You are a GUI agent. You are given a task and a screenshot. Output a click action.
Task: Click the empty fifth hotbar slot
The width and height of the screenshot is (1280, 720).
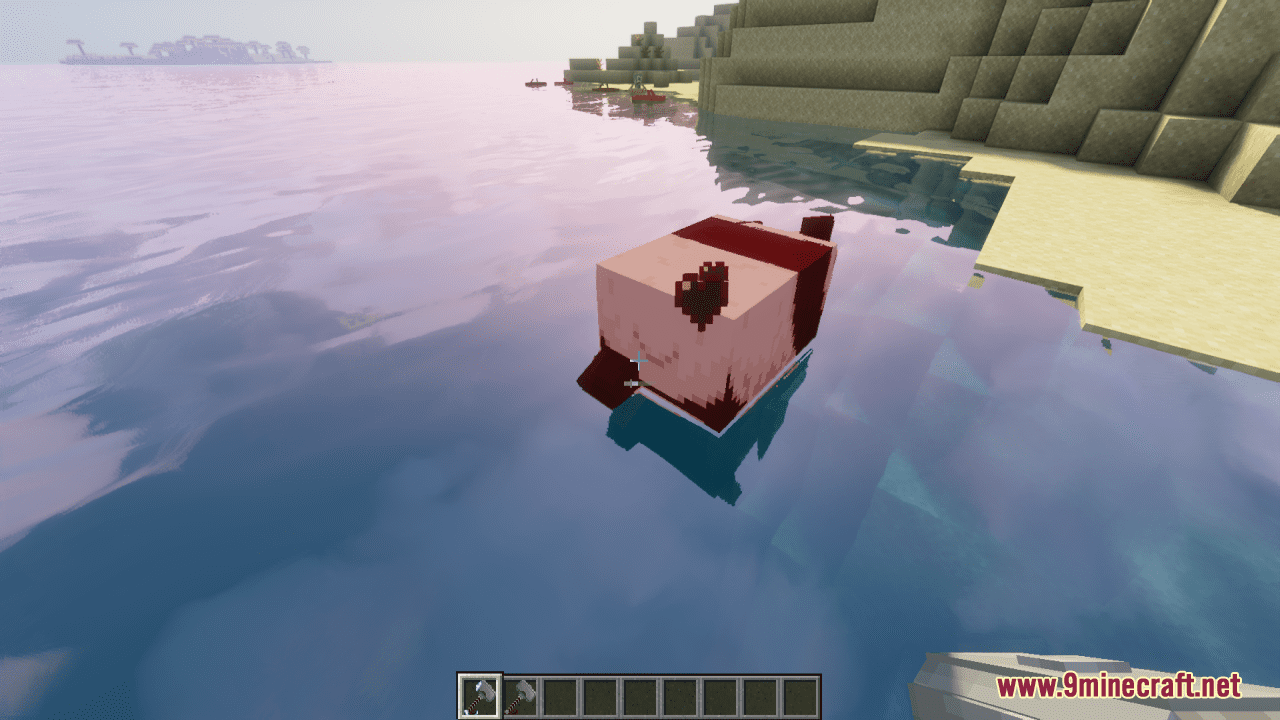pyautogui.click(x=638, y=697)
